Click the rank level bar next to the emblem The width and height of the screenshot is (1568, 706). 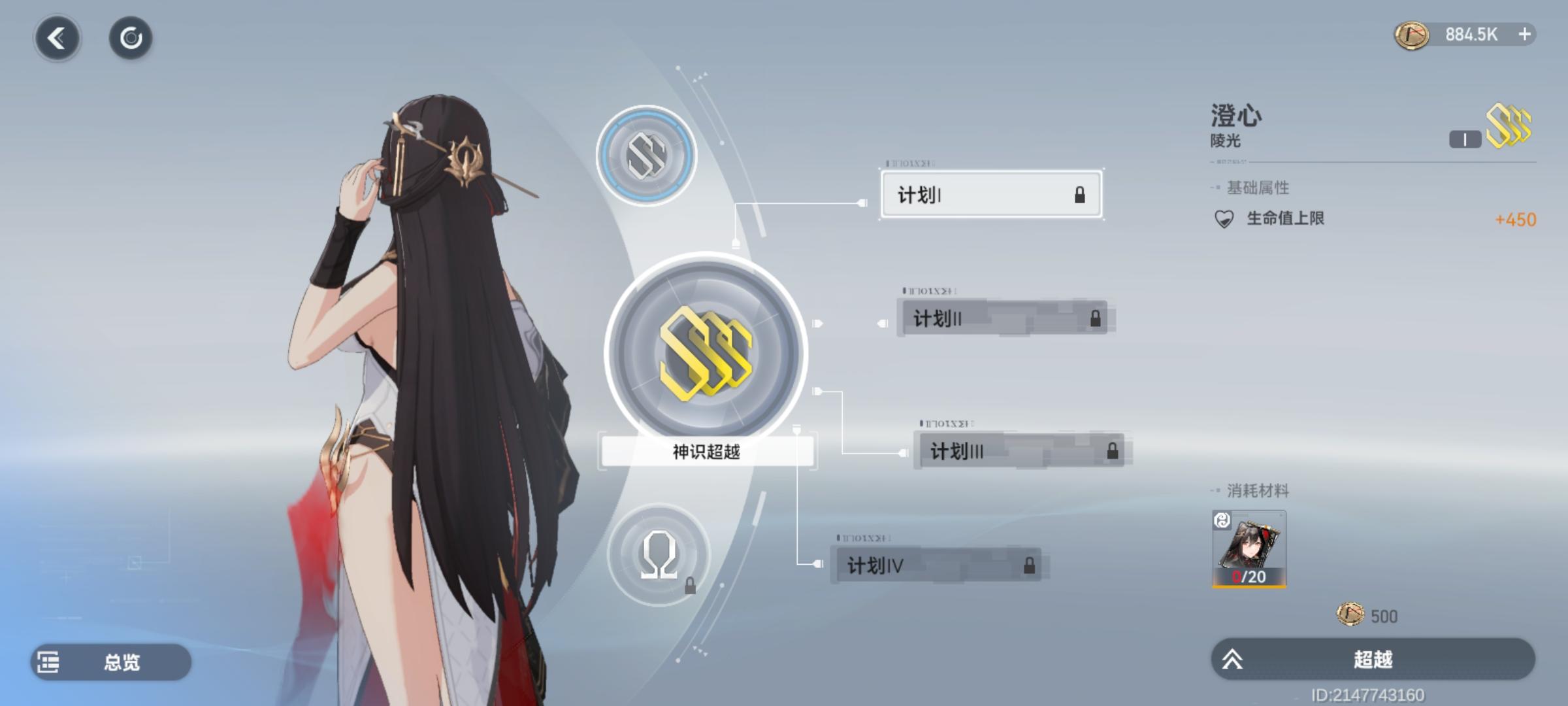[1464, 139]
